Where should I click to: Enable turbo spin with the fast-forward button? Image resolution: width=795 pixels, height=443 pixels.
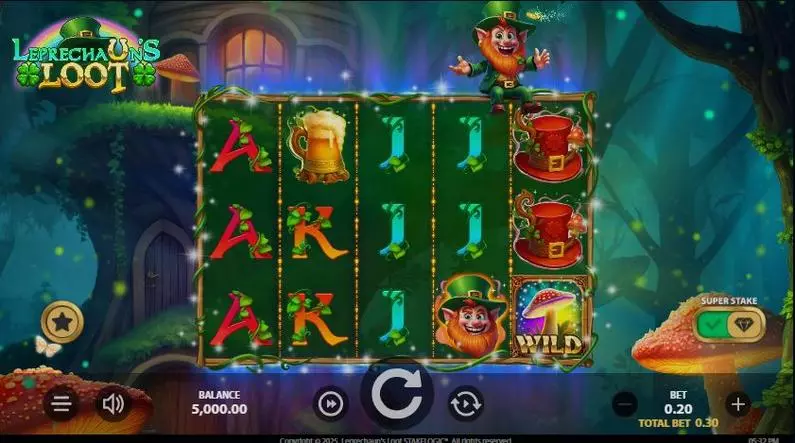click(329, 403)
